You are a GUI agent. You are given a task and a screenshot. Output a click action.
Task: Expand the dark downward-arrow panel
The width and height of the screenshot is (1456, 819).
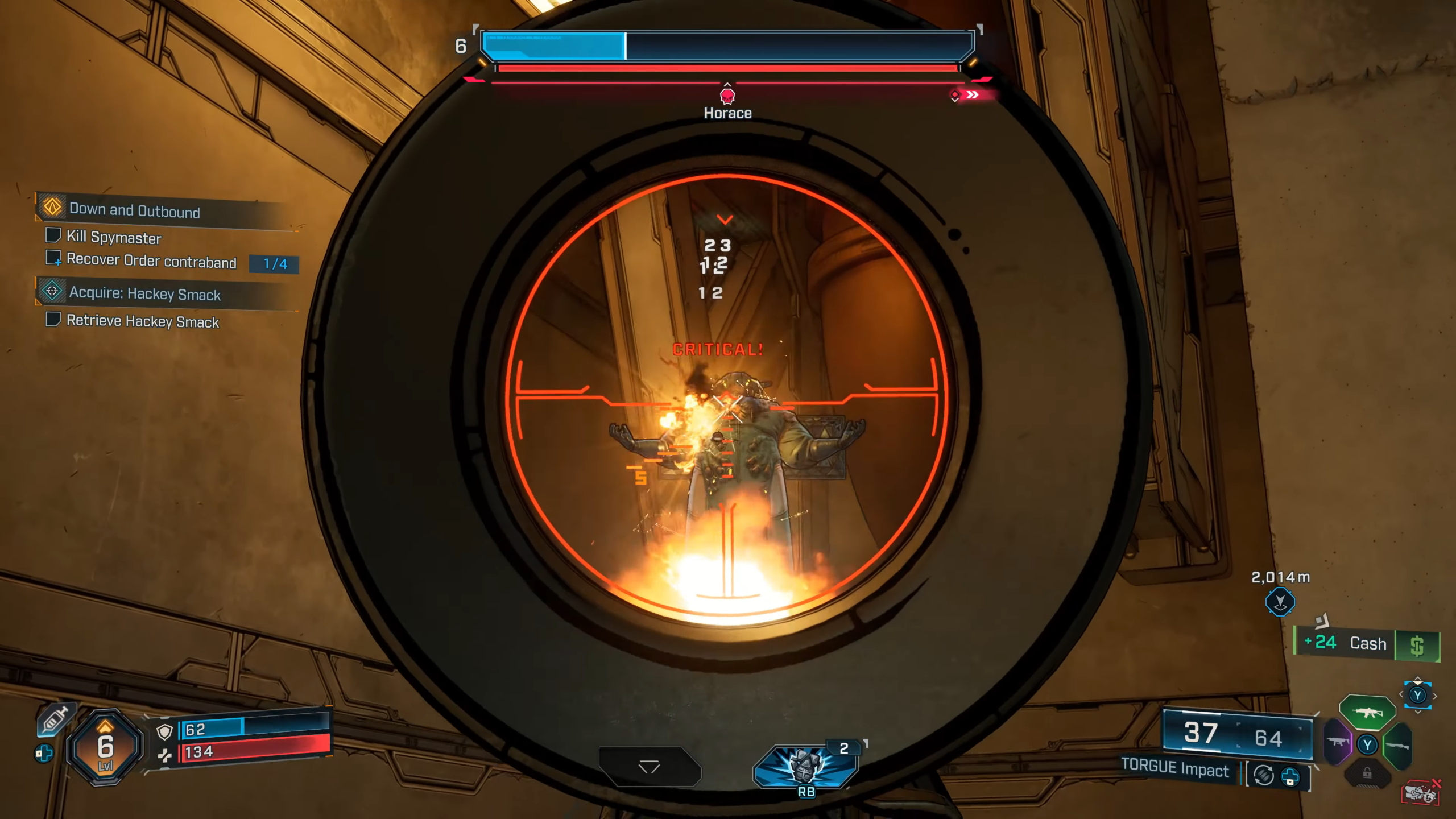coord(650,767)
